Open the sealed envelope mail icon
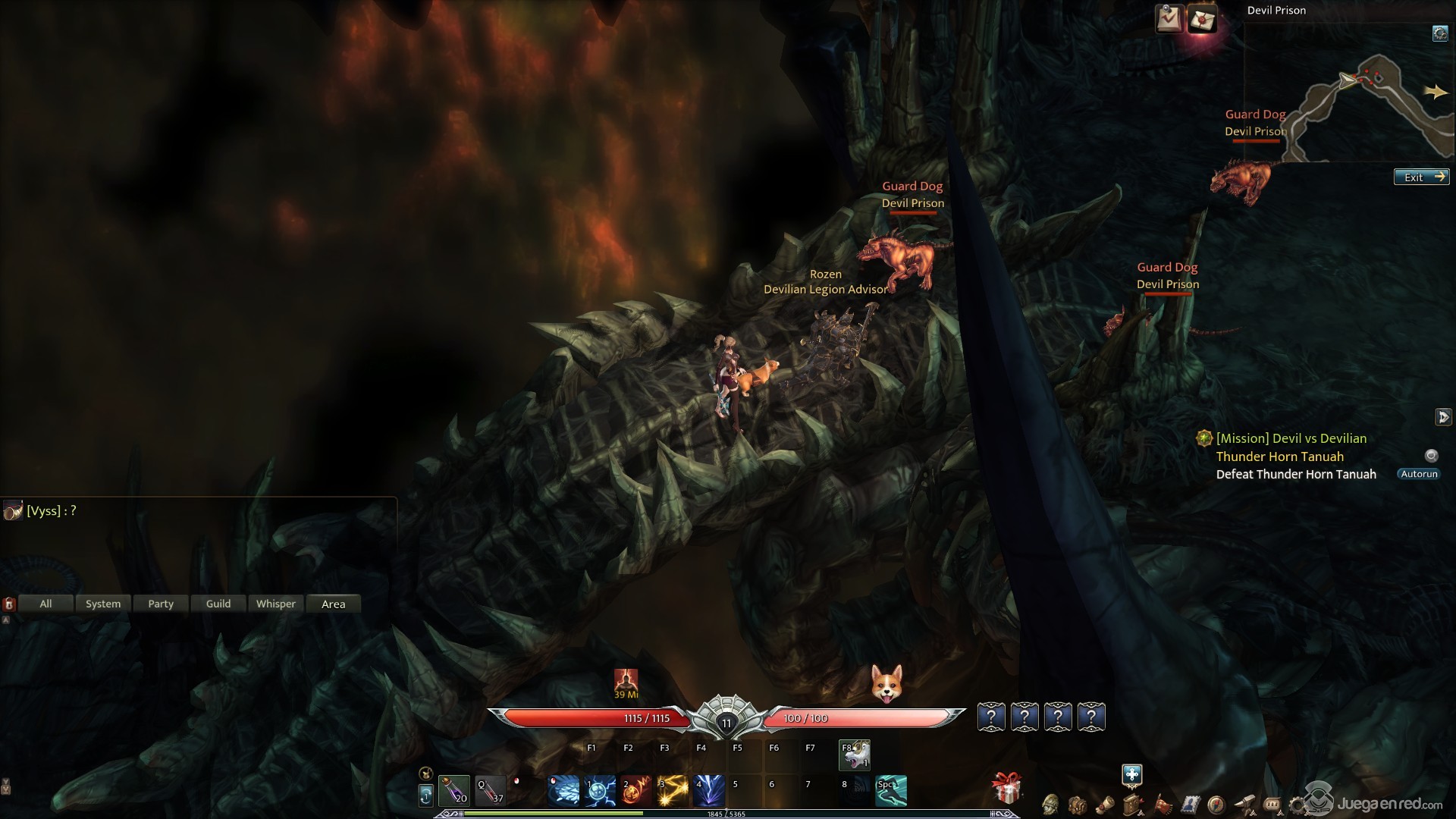 [x=1202, y=19]
